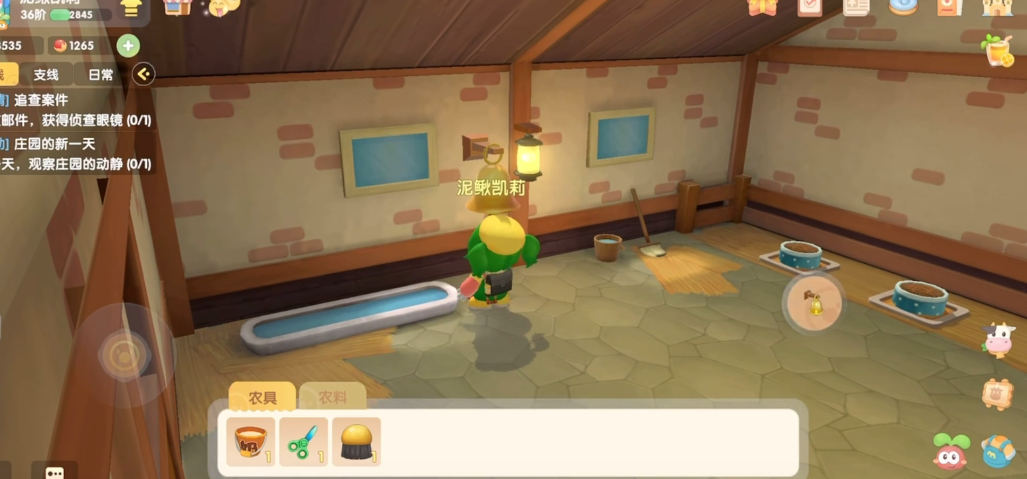Open the checklist clipboard icon

pos(810,7)
